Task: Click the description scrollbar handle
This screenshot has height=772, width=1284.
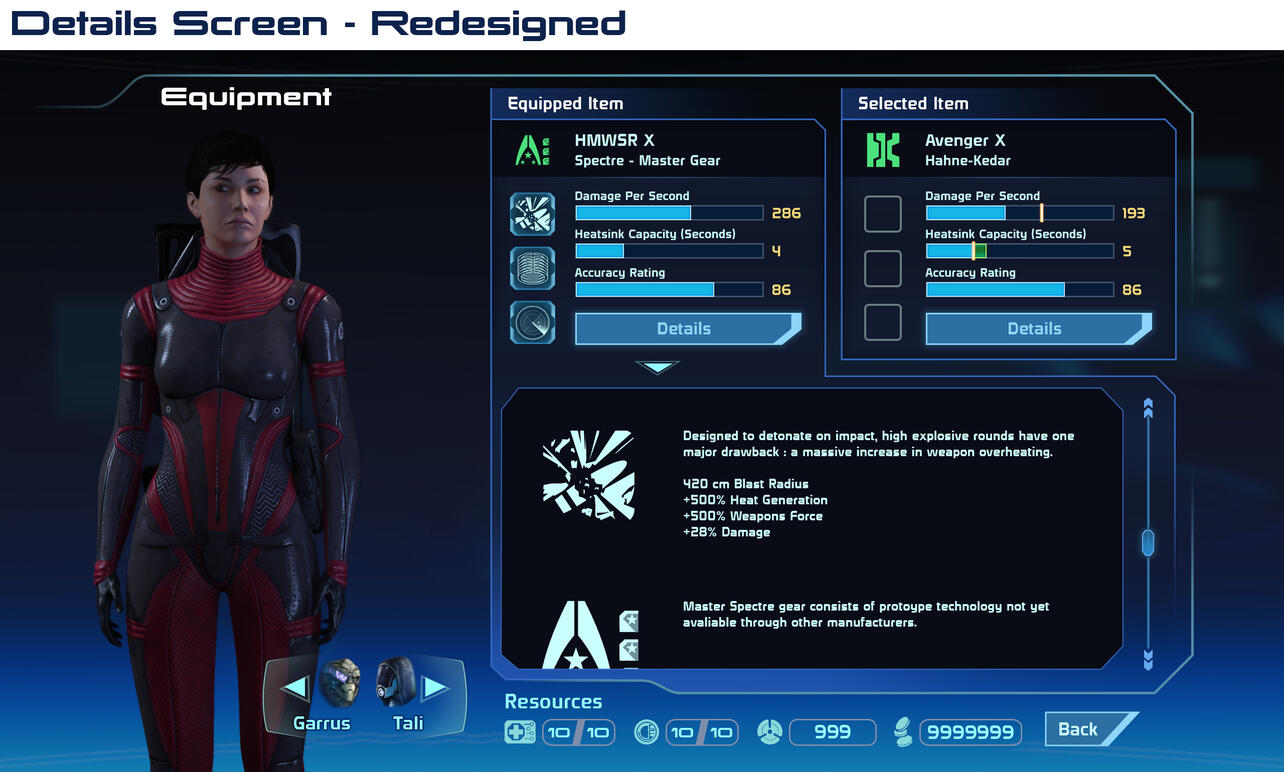Action: pos(1148,542)
